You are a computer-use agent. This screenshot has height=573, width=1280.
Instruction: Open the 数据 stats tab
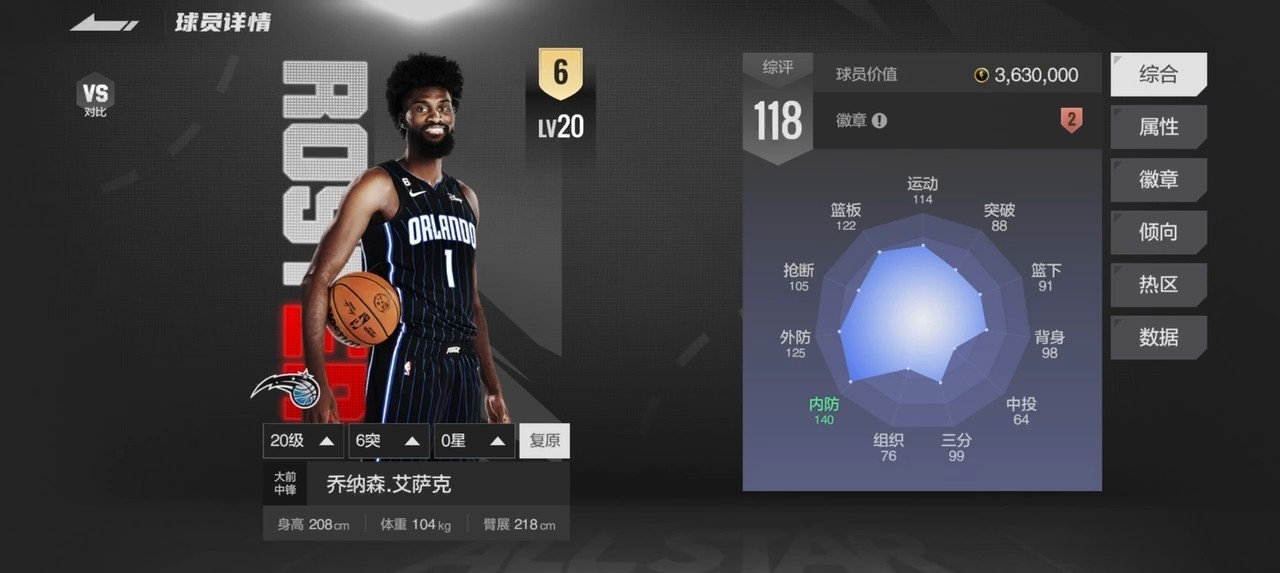click(x=1158, y=338)
